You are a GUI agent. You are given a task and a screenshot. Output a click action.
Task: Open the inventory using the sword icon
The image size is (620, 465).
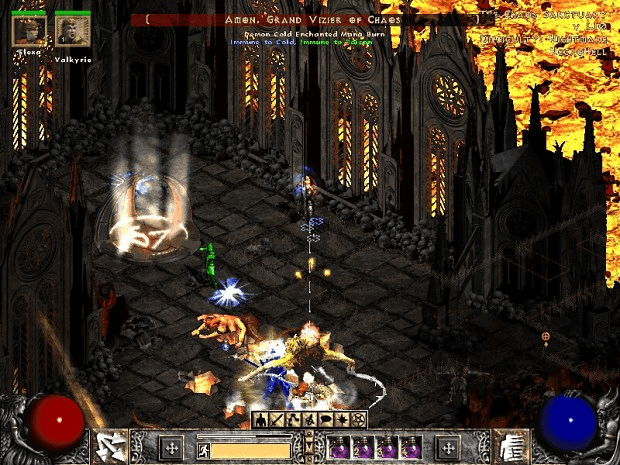coord(275,418)
